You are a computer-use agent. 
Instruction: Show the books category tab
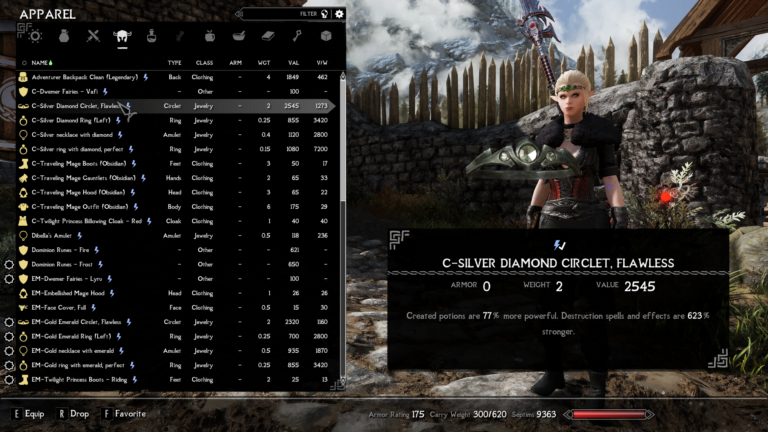click(267, 36)
